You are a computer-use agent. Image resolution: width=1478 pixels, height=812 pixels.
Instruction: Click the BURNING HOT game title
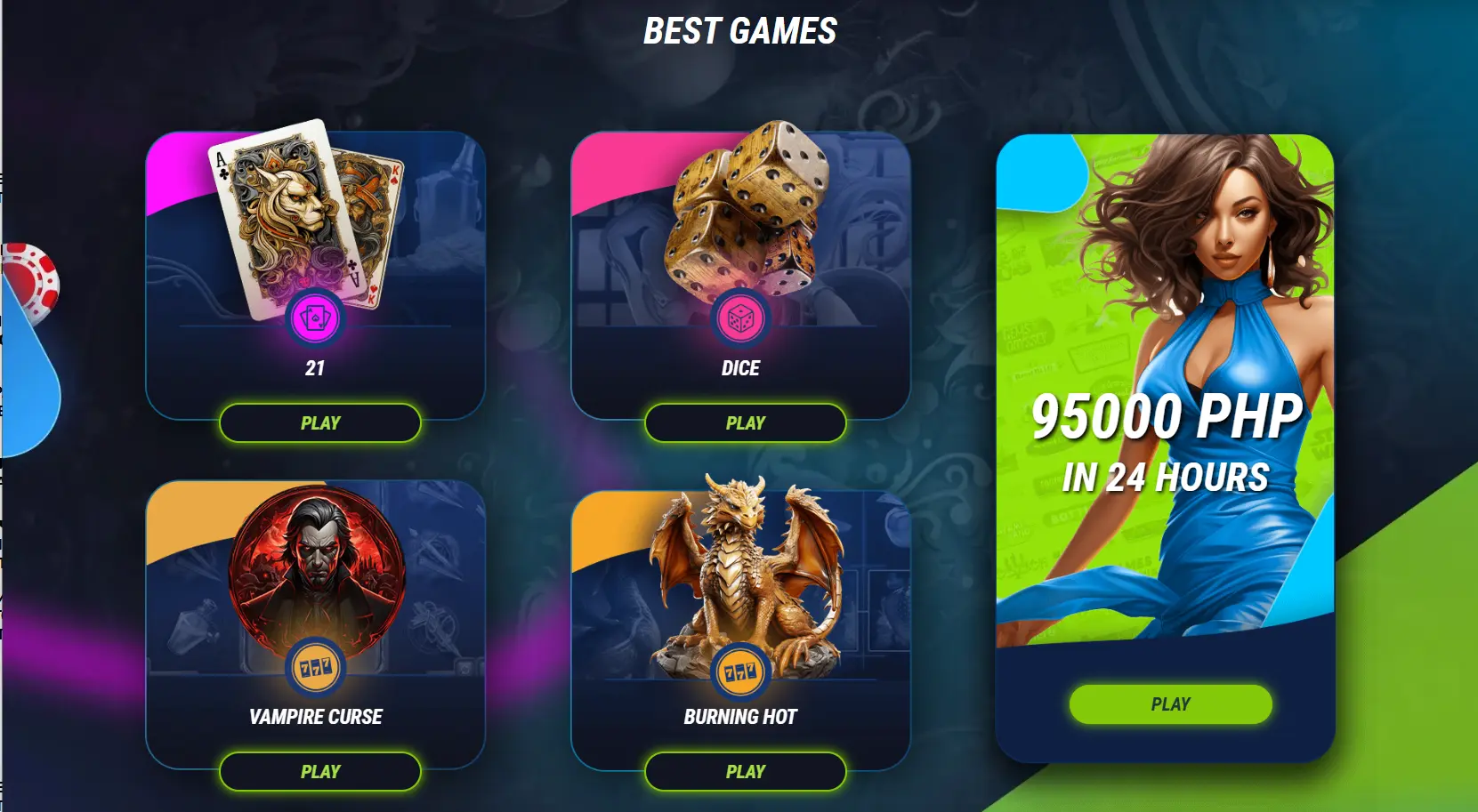click(741, 715)
